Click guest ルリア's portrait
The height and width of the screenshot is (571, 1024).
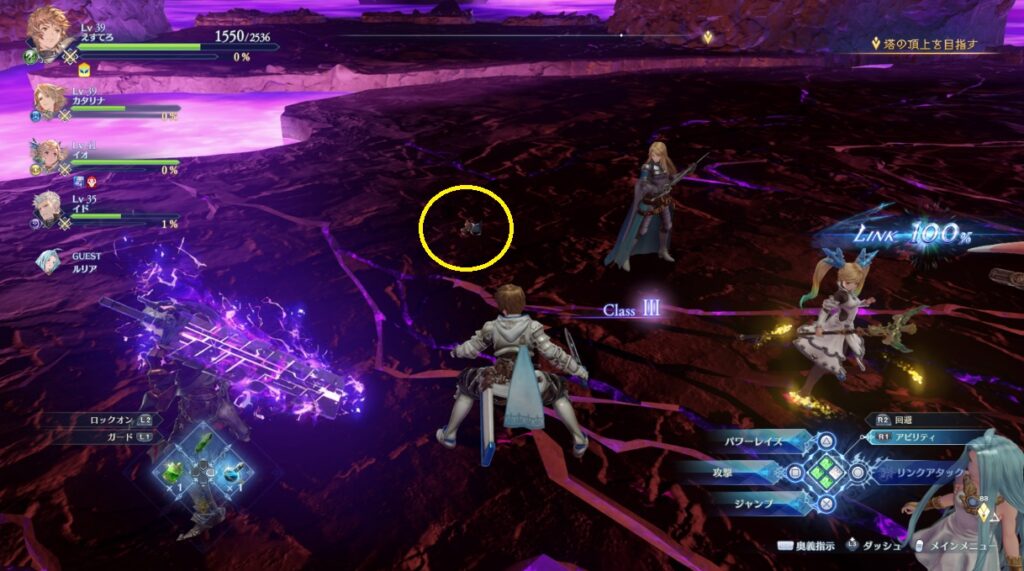pos(48,262)
